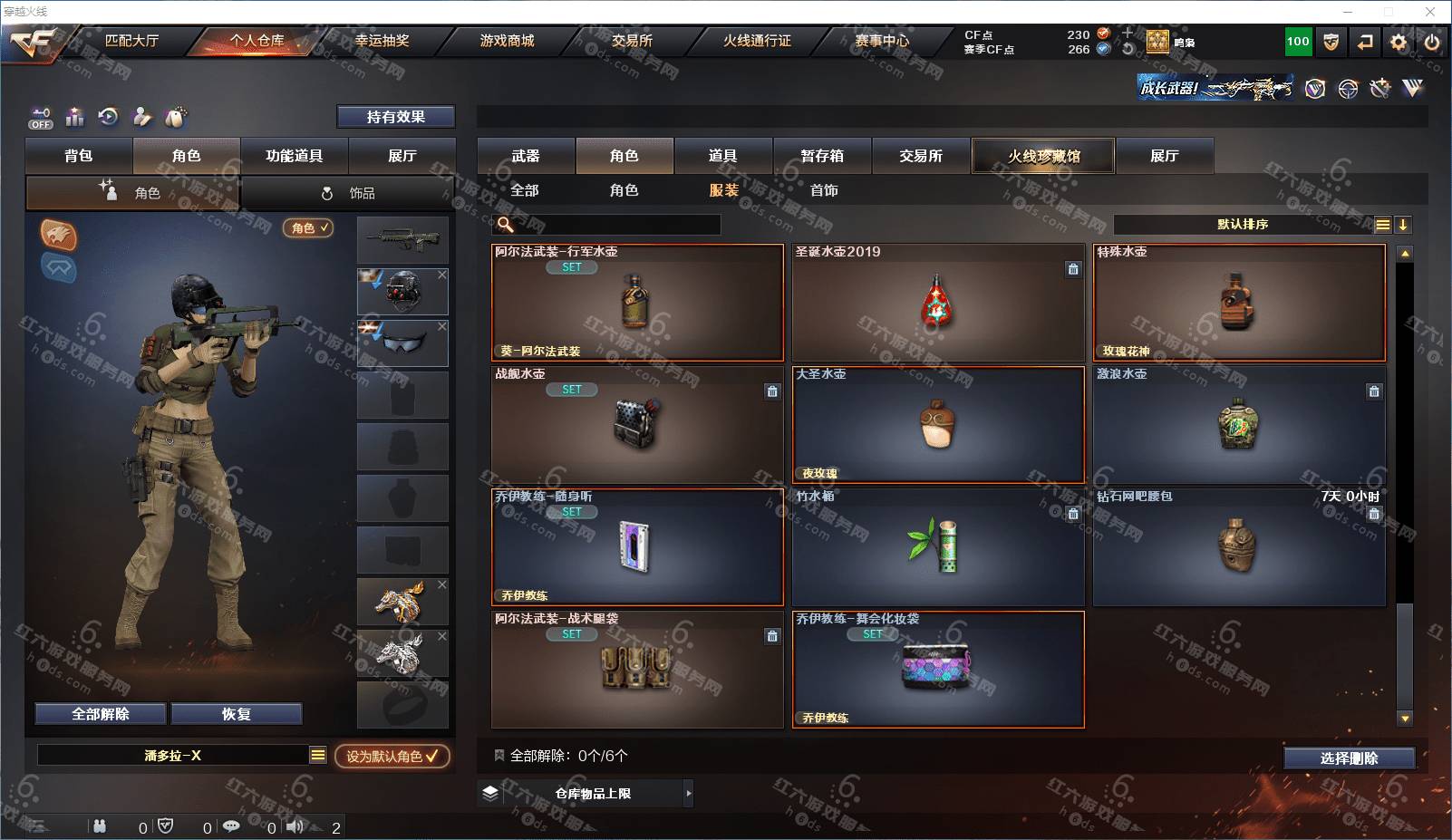Choose the 竹水桶 item card
Screen dimensions: 1452x840
pos(938,547)
